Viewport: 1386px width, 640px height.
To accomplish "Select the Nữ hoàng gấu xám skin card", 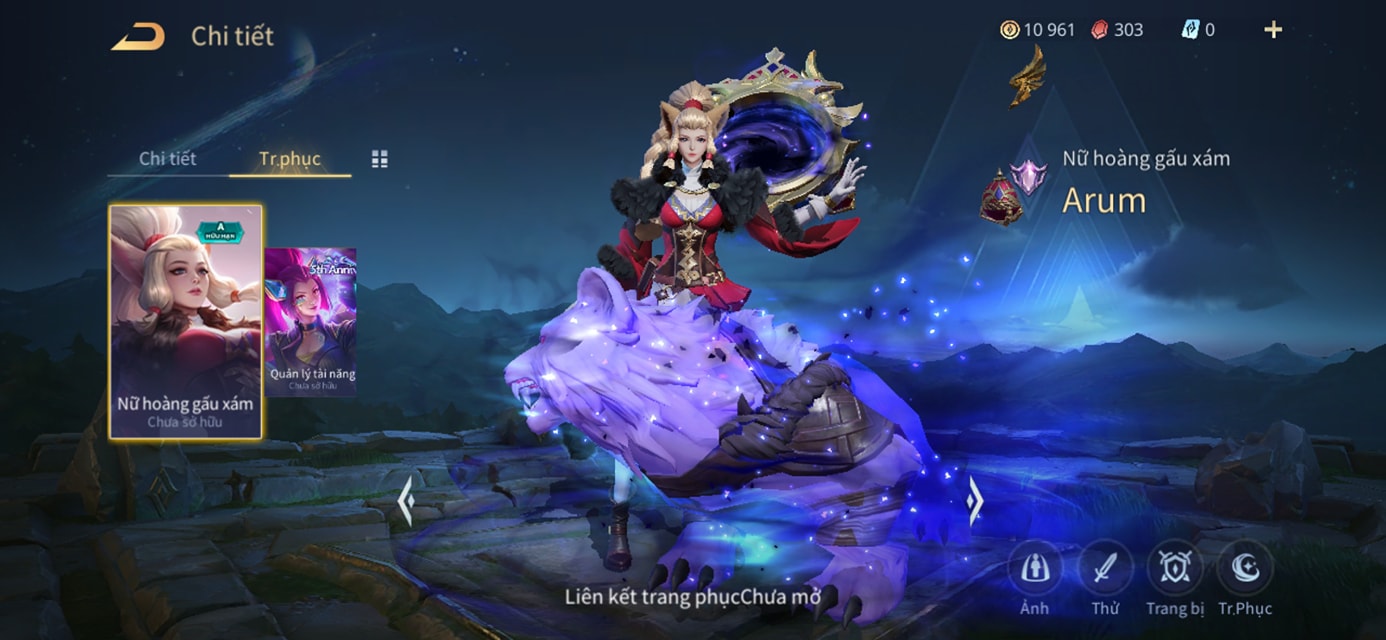I will [185, 321].
